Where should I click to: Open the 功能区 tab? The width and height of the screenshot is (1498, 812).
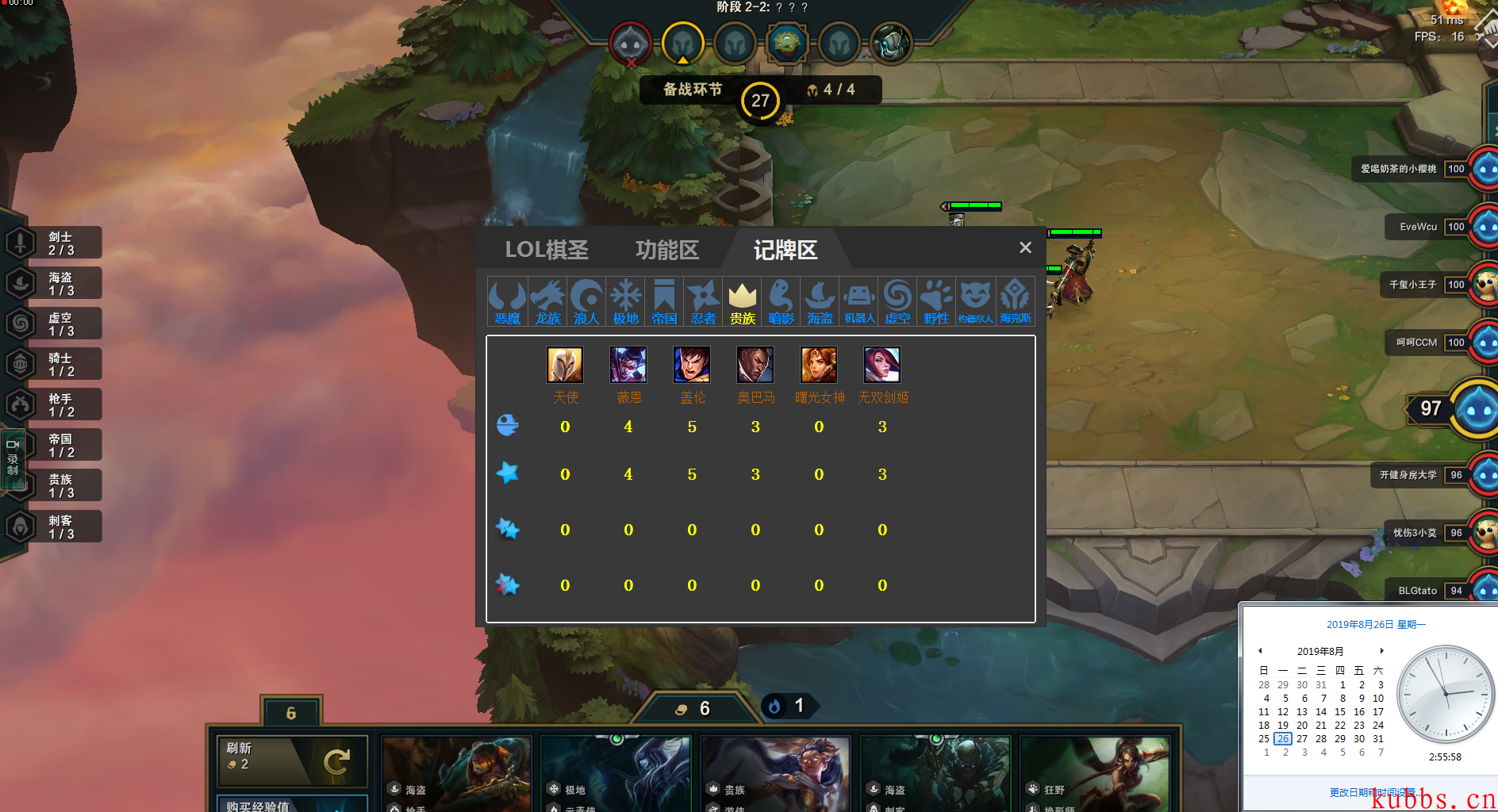(x=666, y=251)
